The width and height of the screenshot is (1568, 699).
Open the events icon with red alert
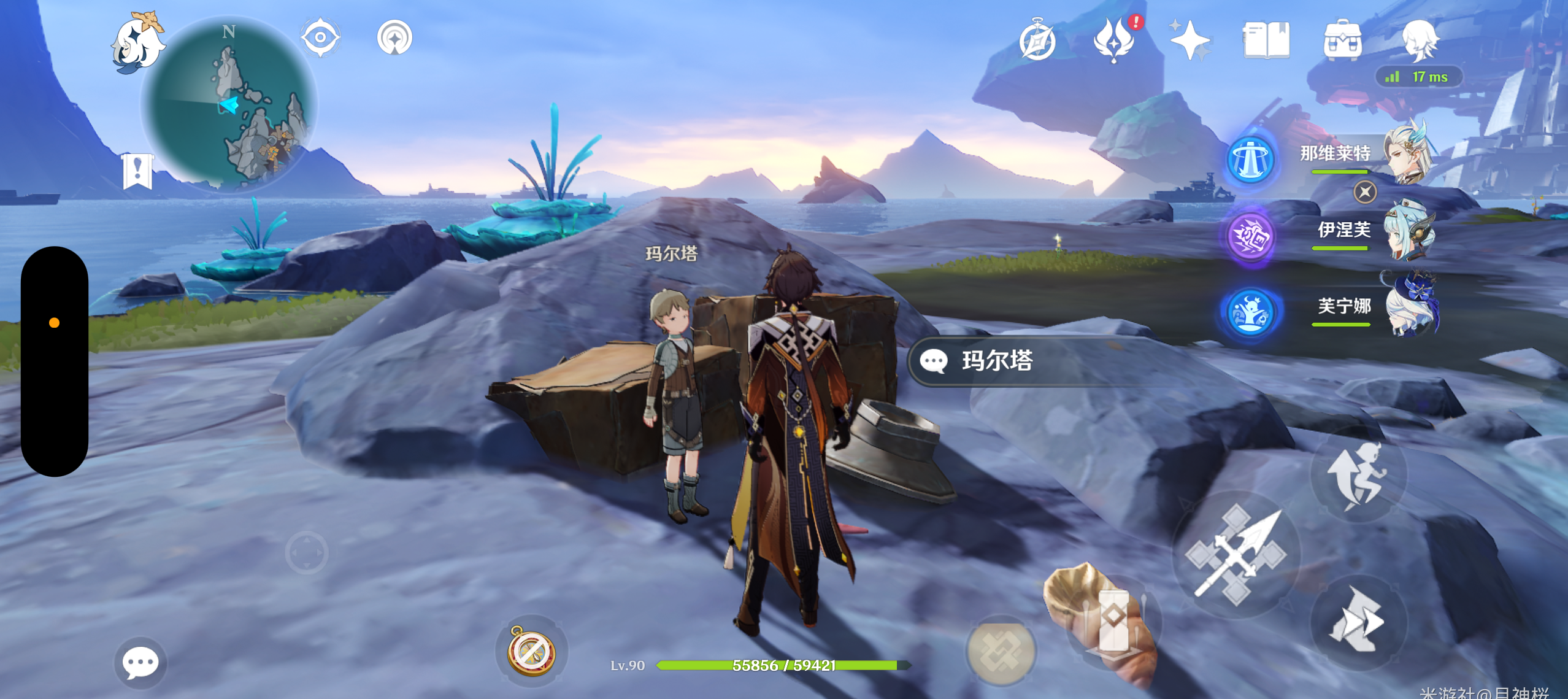coord(1114,40)
